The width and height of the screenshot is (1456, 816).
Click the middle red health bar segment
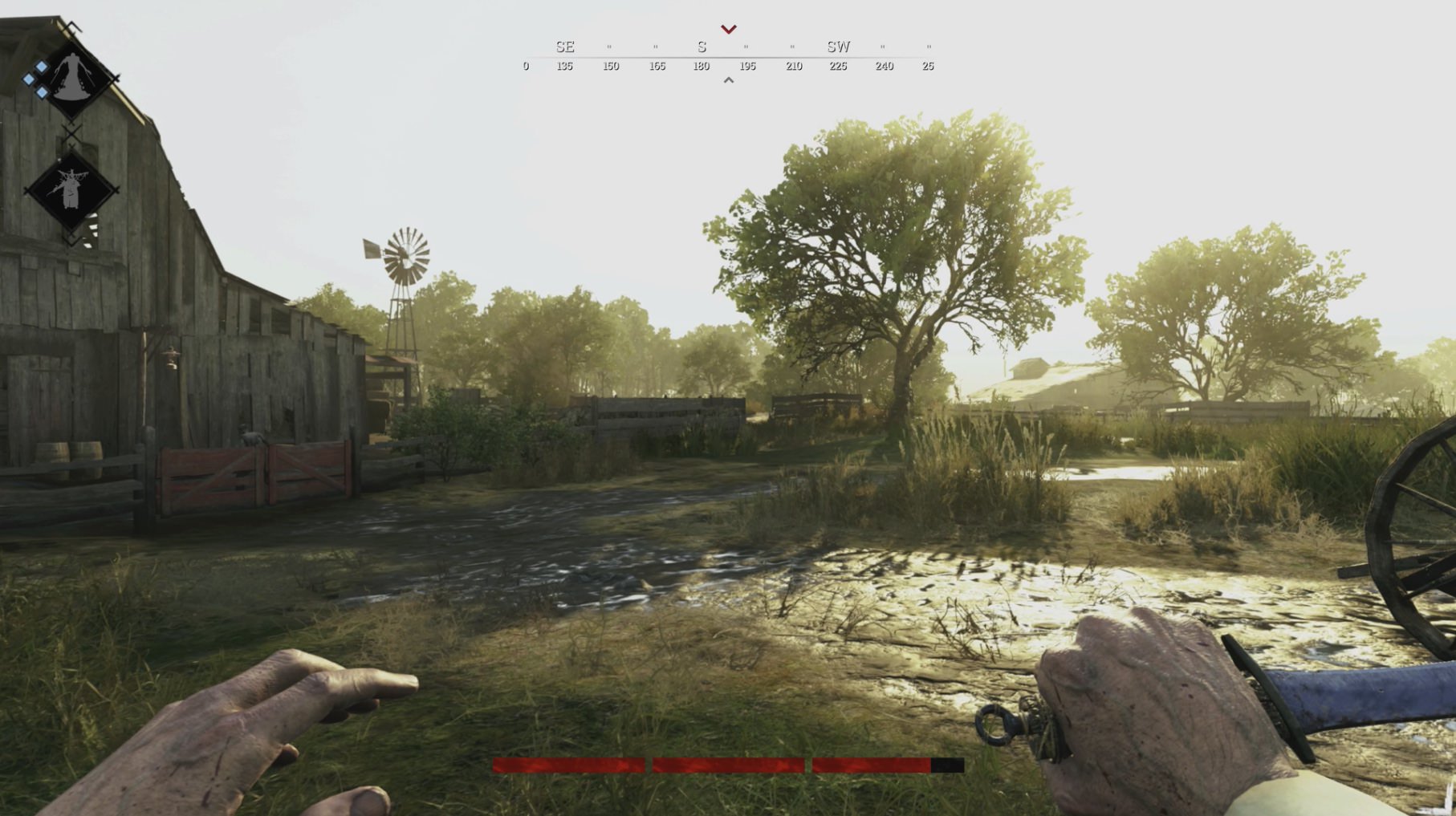(729, 767)
